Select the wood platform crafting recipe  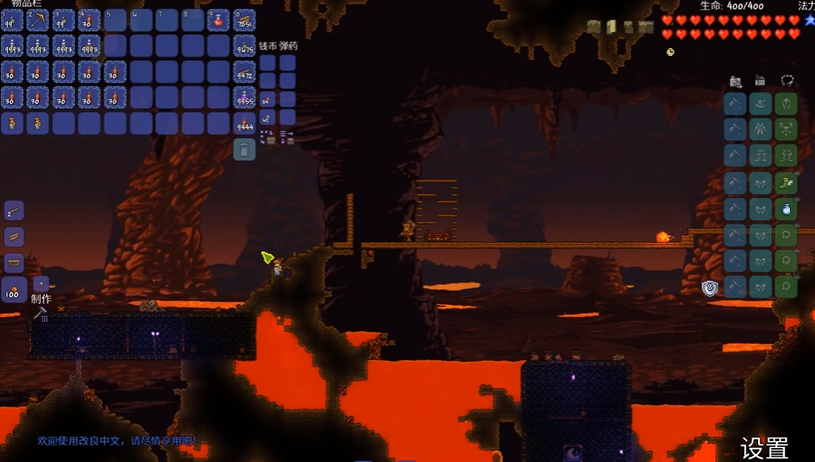coord(14,237)
